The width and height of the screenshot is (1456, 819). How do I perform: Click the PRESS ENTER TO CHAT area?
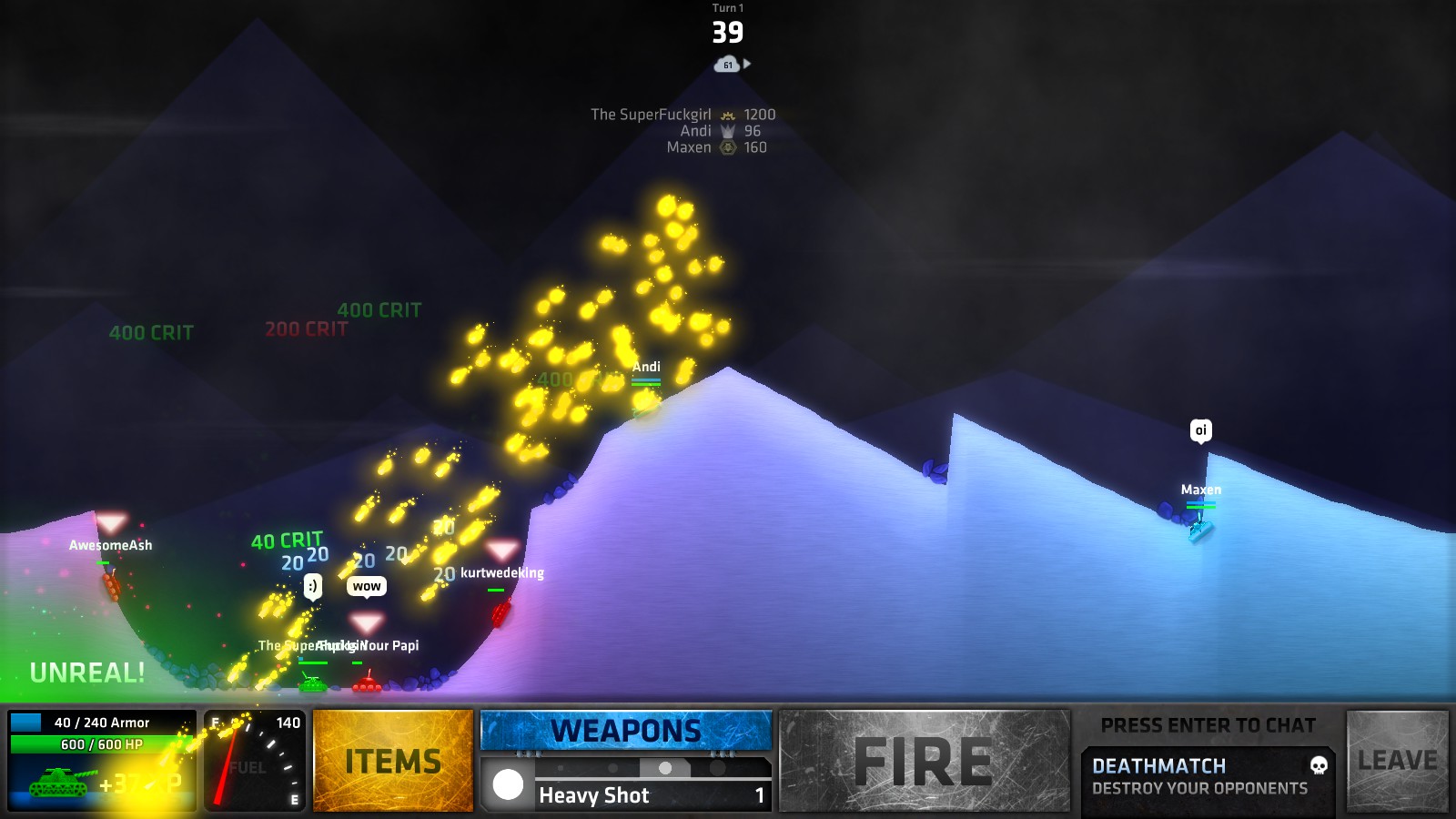point(1208,724)
